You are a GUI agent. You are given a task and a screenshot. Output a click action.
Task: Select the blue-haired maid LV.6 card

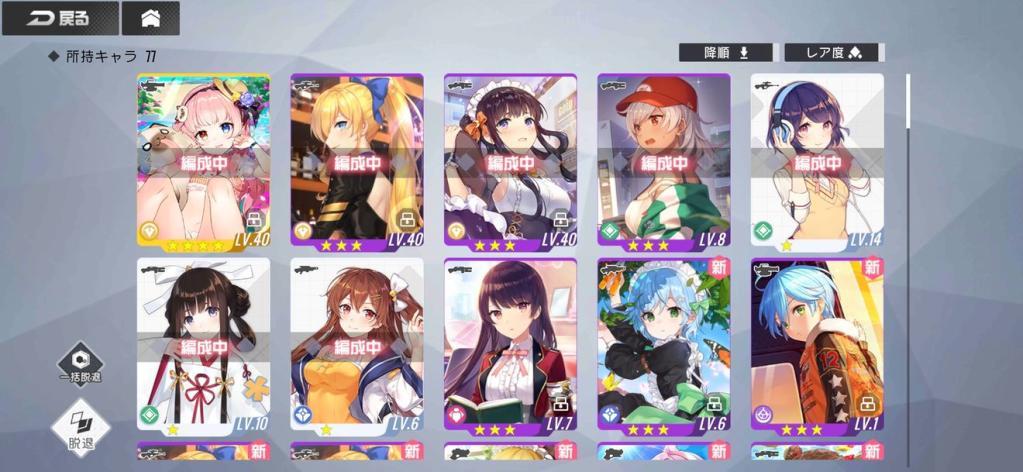(x=664, y=344)
